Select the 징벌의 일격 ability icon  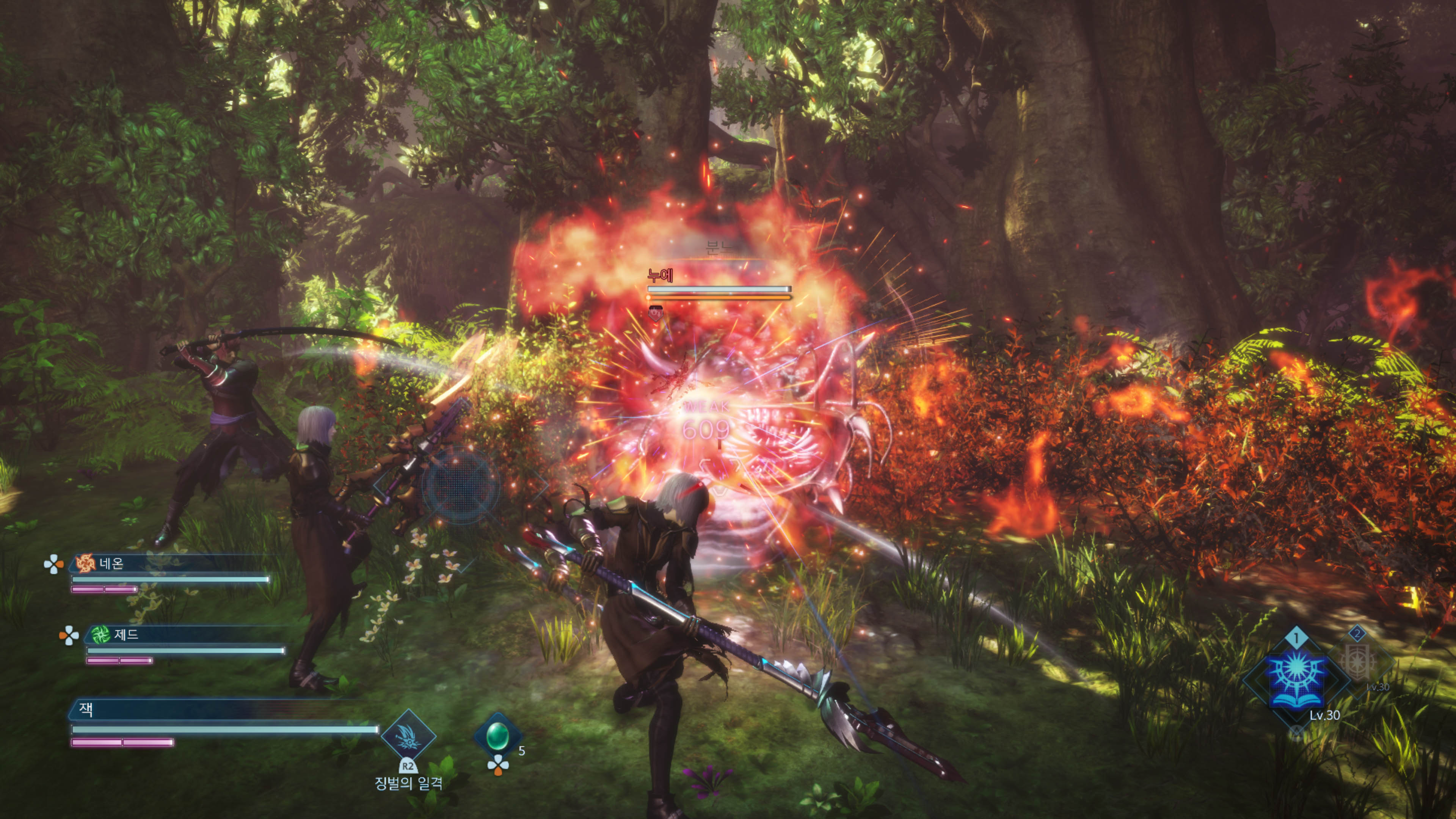(x=408, y=736)
